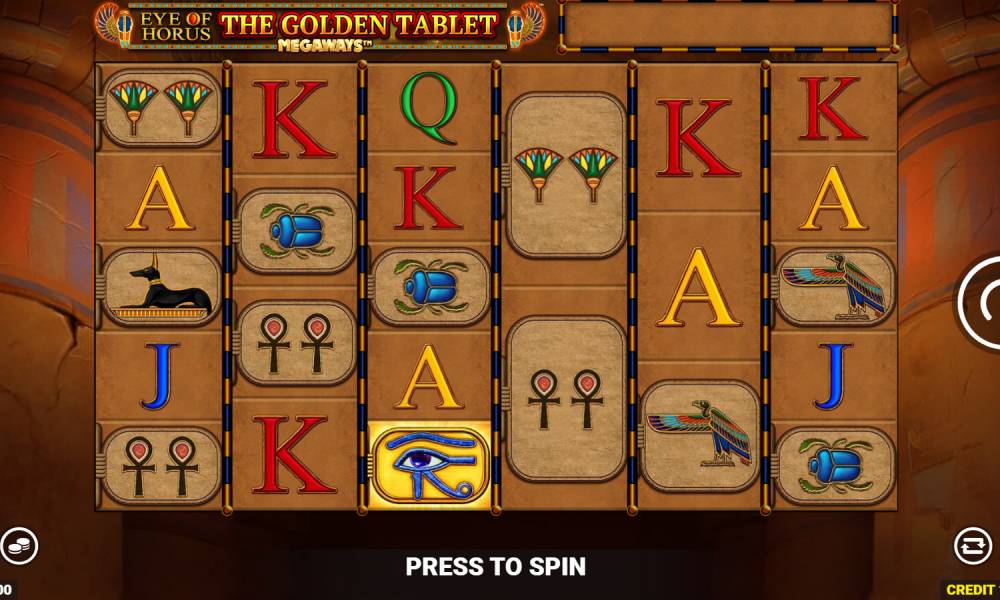Open the coin stake bet settings
This screenshot has height=600, width=1000.
[x=17, y=546]
